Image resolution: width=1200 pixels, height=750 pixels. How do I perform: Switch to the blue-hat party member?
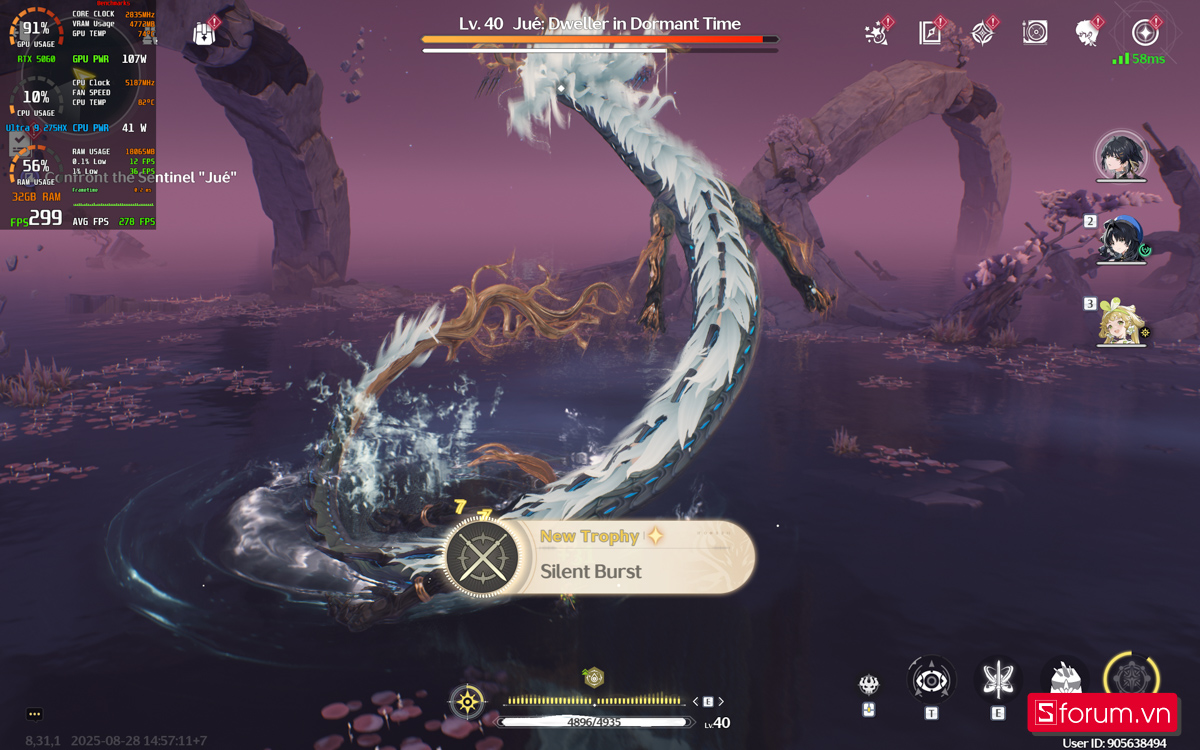(1119, 238)
